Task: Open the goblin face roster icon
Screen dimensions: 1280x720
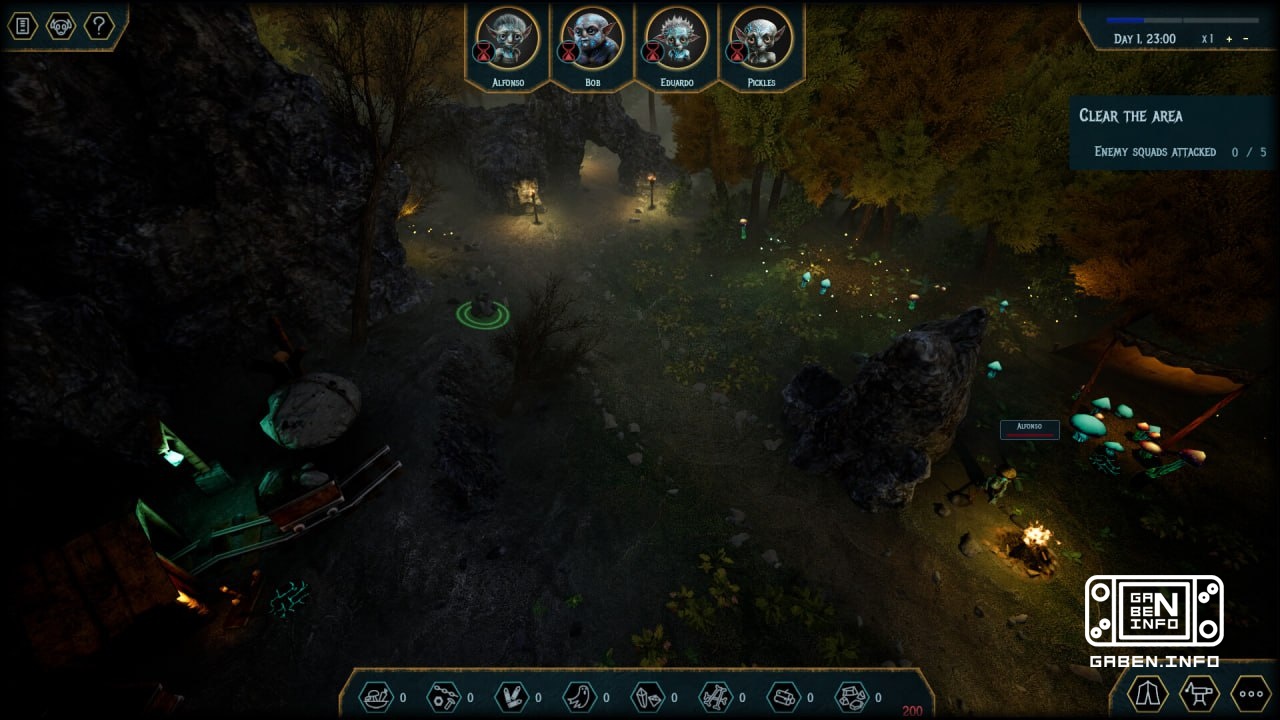Action: (x=61, y=26)
